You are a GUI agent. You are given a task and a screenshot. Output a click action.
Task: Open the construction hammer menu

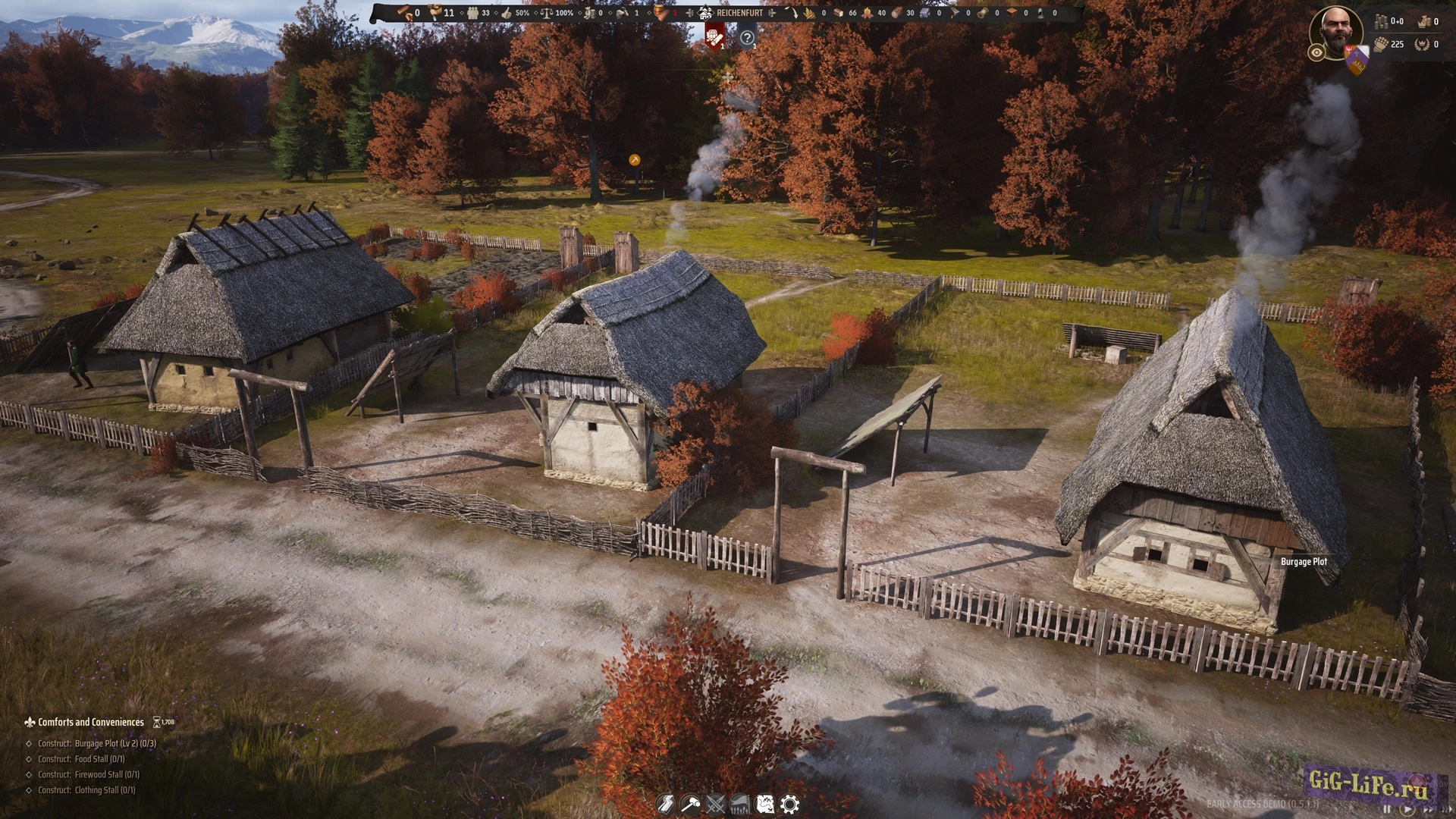690,804
